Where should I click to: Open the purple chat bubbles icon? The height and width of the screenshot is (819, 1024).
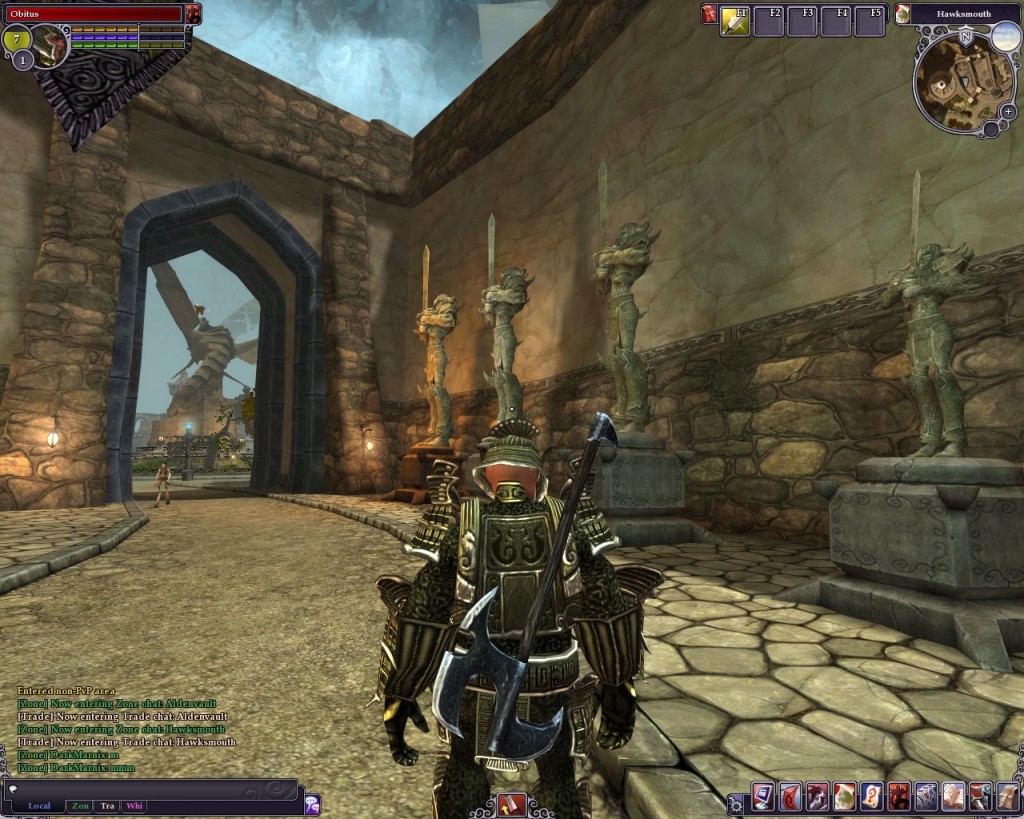point(312,804)
